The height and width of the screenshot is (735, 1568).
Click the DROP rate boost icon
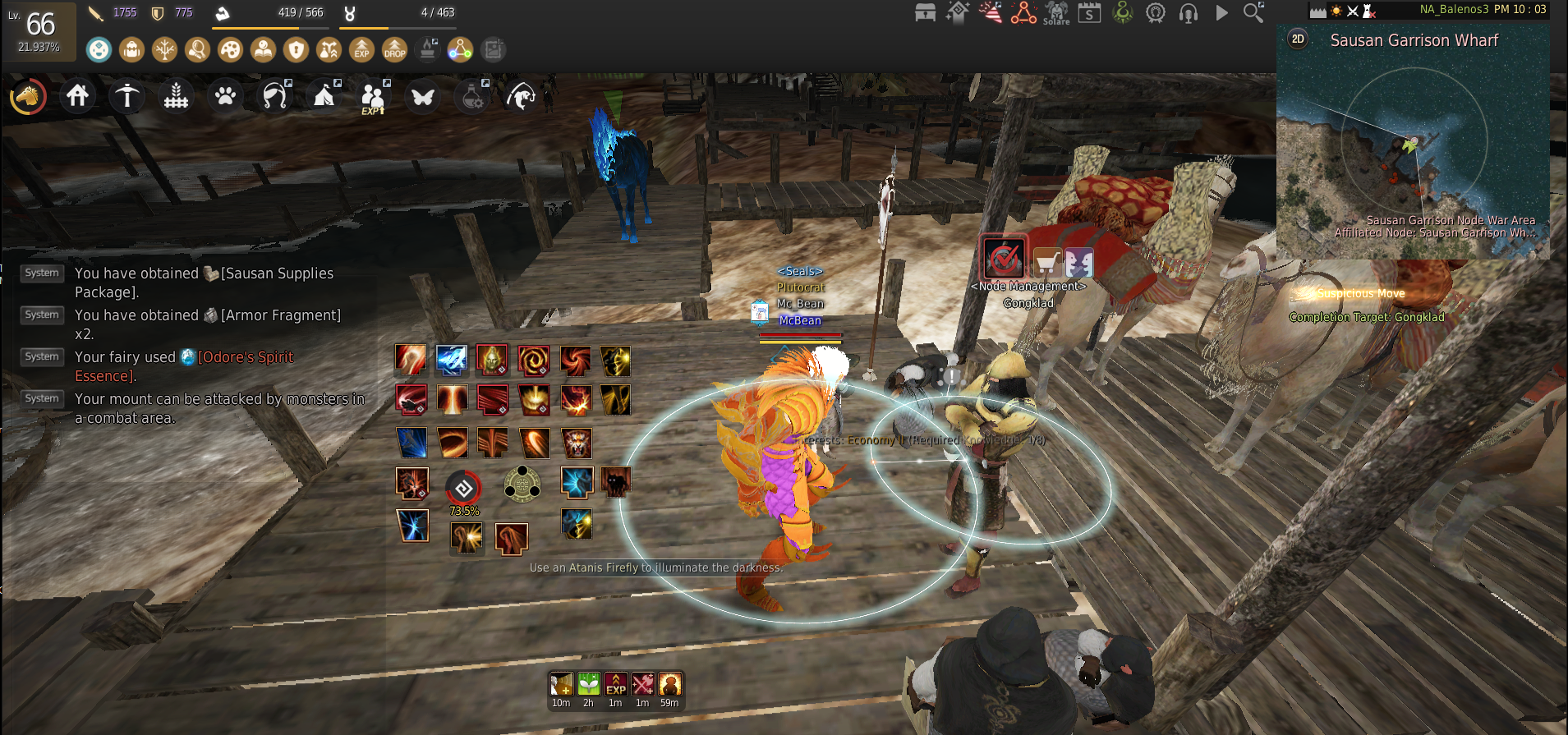tap(395, 50)
